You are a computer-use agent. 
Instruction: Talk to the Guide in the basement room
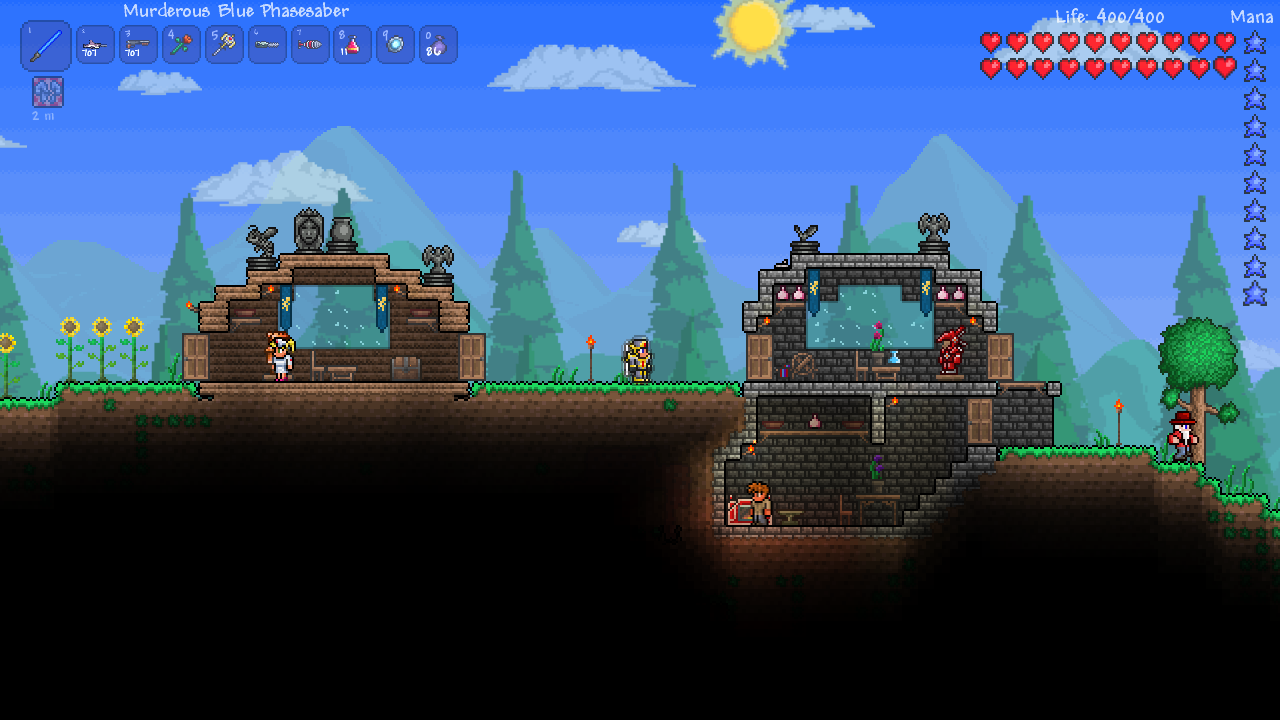(x=758, y=505)
